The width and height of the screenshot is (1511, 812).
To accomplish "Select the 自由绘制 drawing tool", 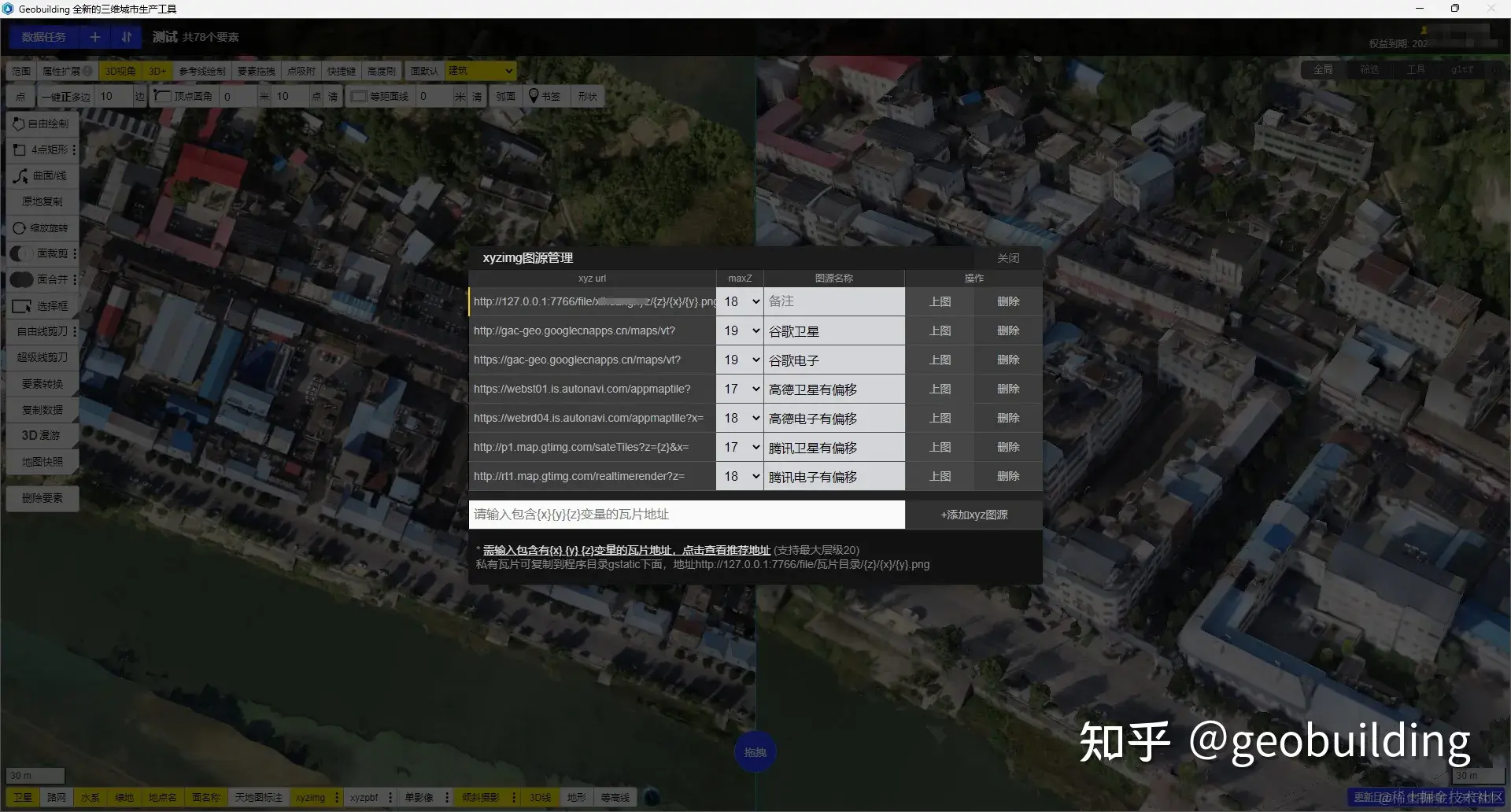I will (42, 124).
